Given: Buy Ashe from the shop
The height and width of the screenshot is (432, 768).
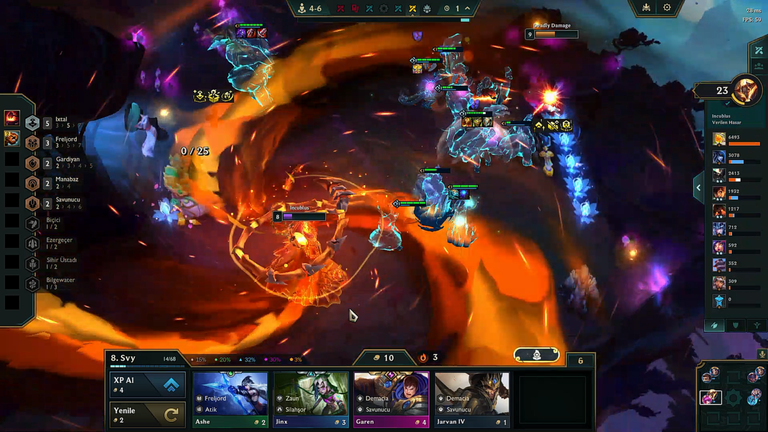Looking at the screenshot, I should pos(230,400).
